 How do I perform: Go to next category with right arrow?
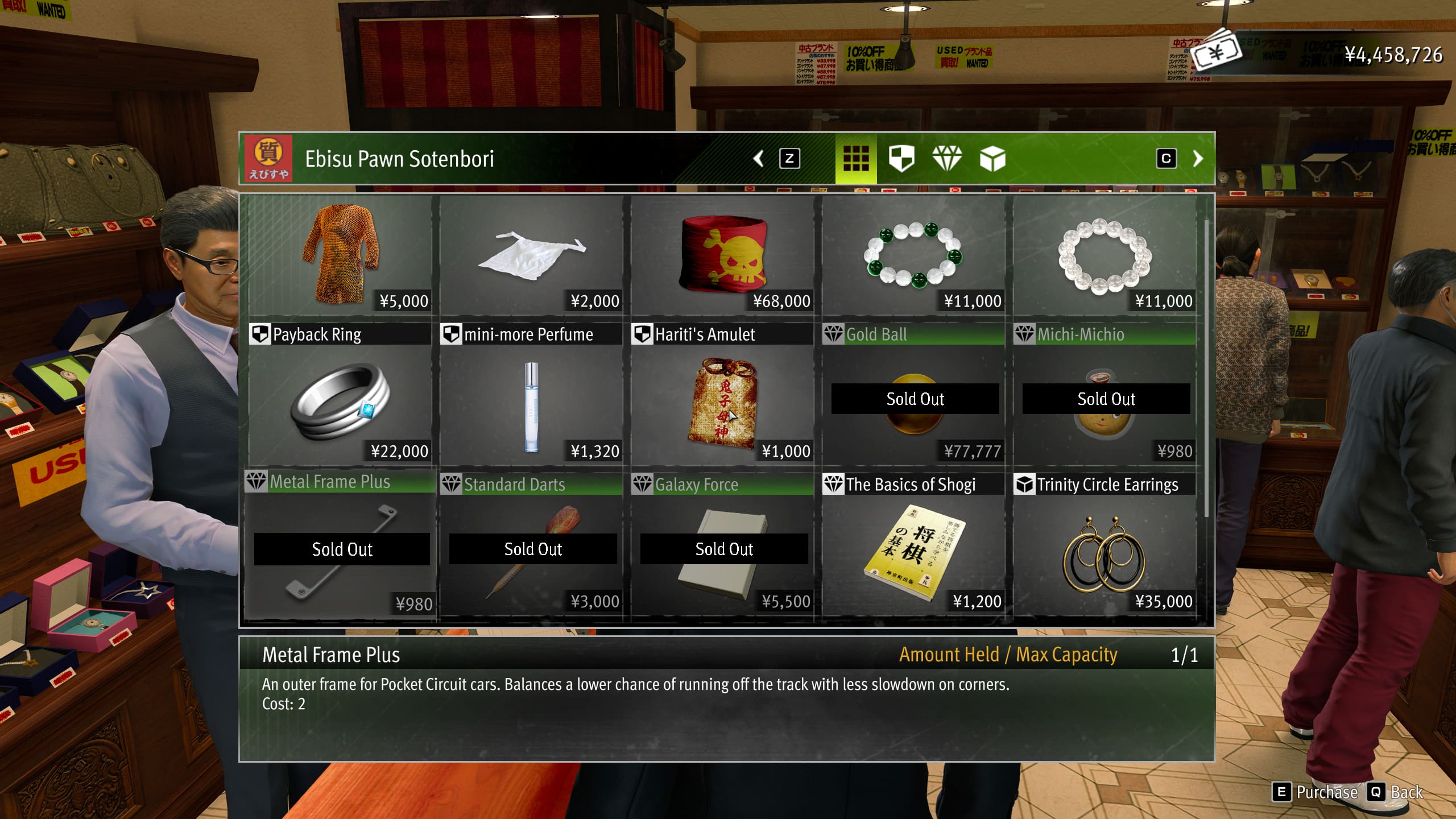tap(1198, 159)
